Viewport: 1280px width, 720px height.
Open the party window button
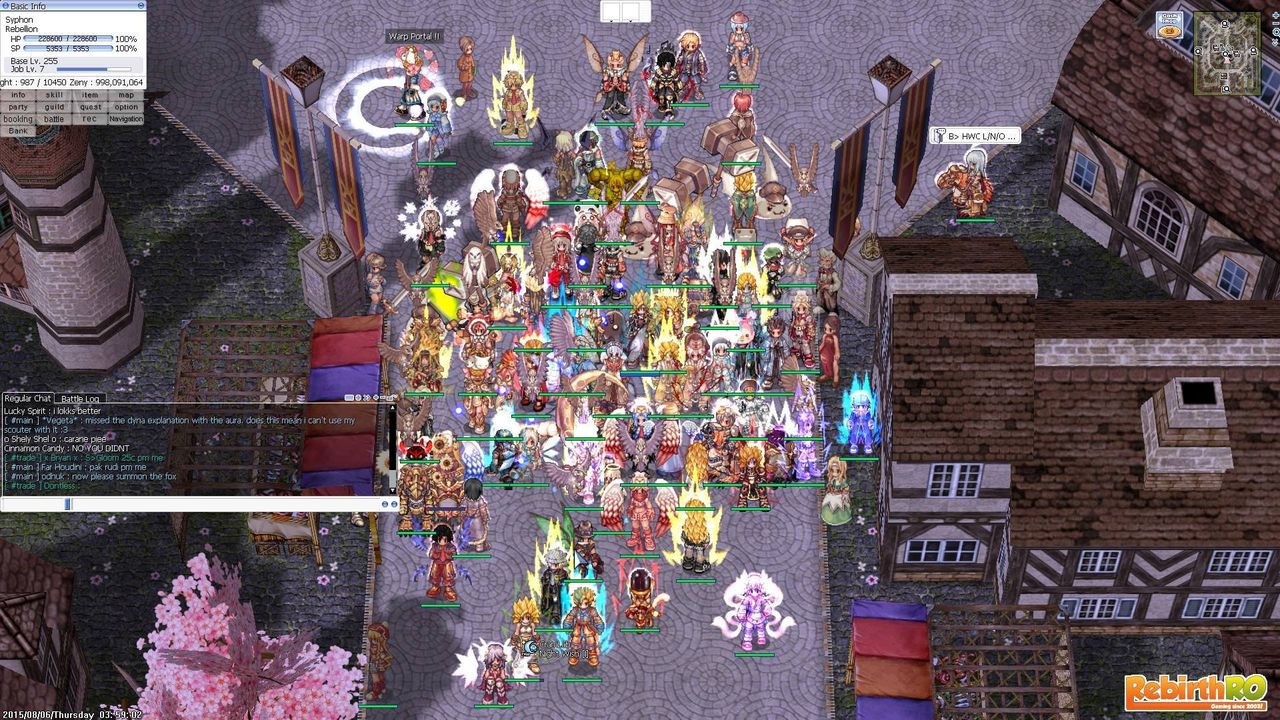click(19, 106)
